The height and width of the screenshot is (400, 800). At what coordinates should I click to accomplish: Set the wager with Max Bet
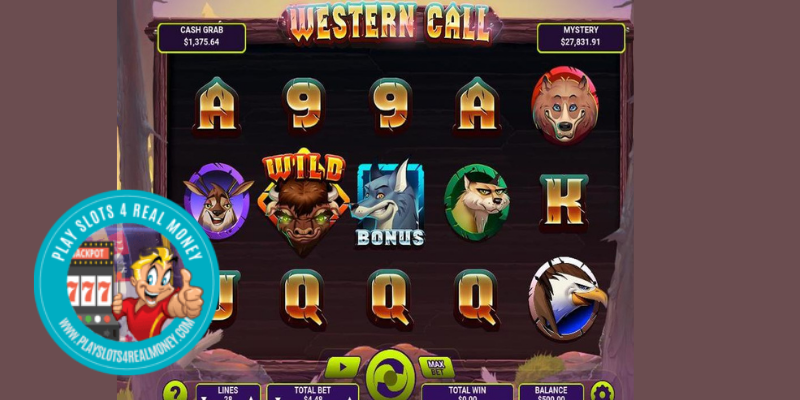point(435,367)
